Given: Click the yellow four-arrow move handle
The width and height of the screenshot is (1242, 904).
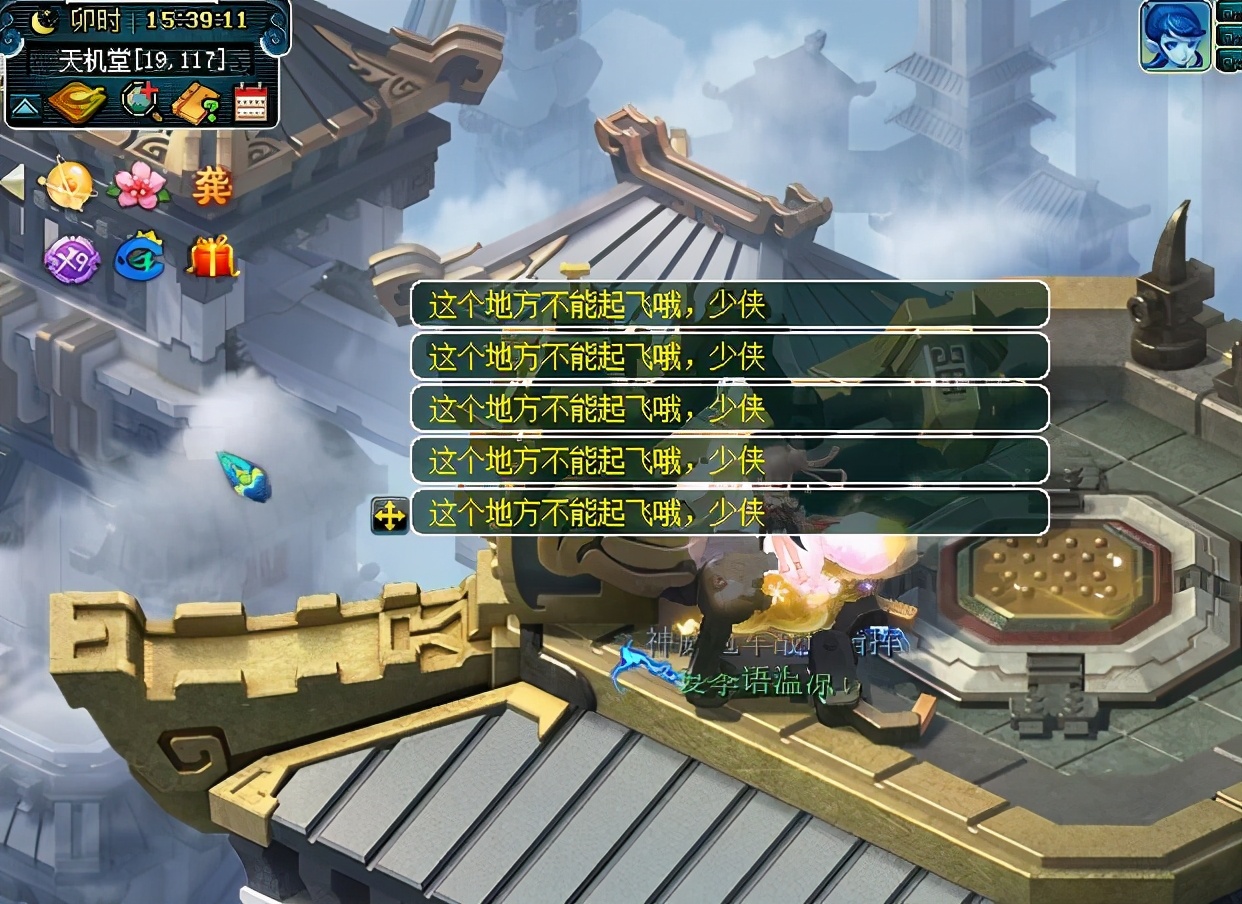Looking at the screenshot, I should click(x=389, y=515).
